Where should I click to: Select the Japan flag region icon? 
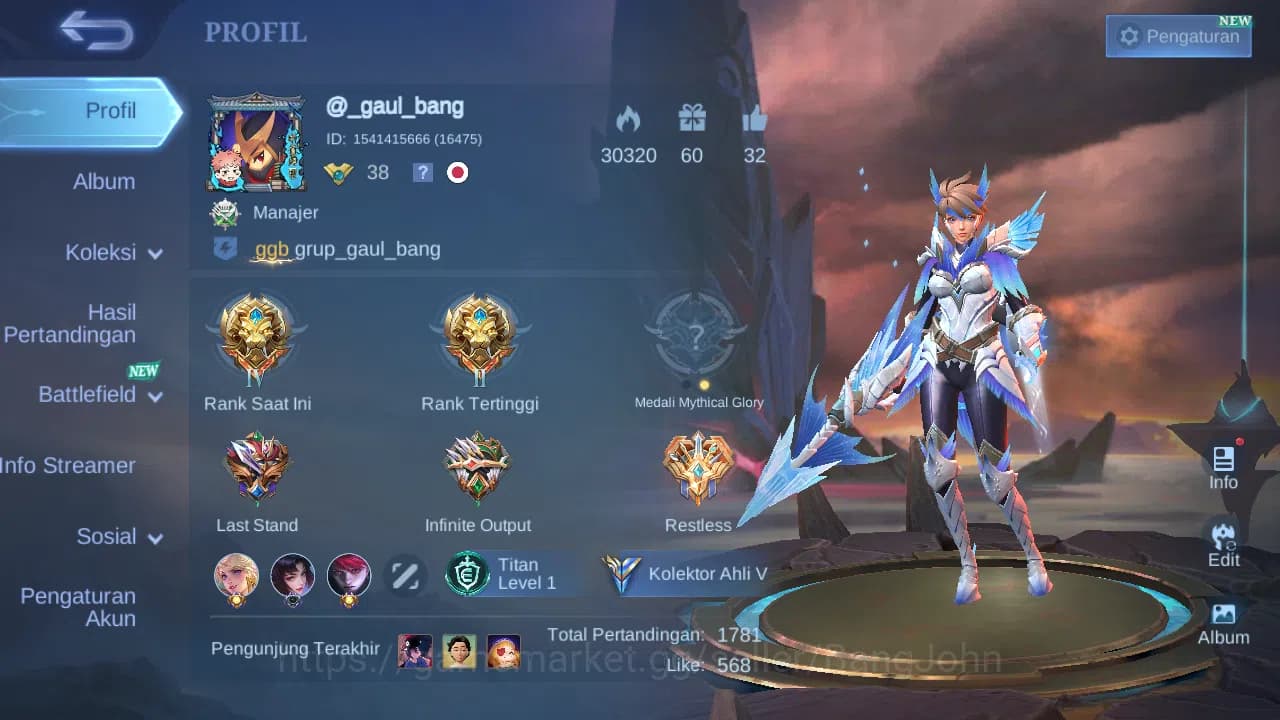pos(457,172)
